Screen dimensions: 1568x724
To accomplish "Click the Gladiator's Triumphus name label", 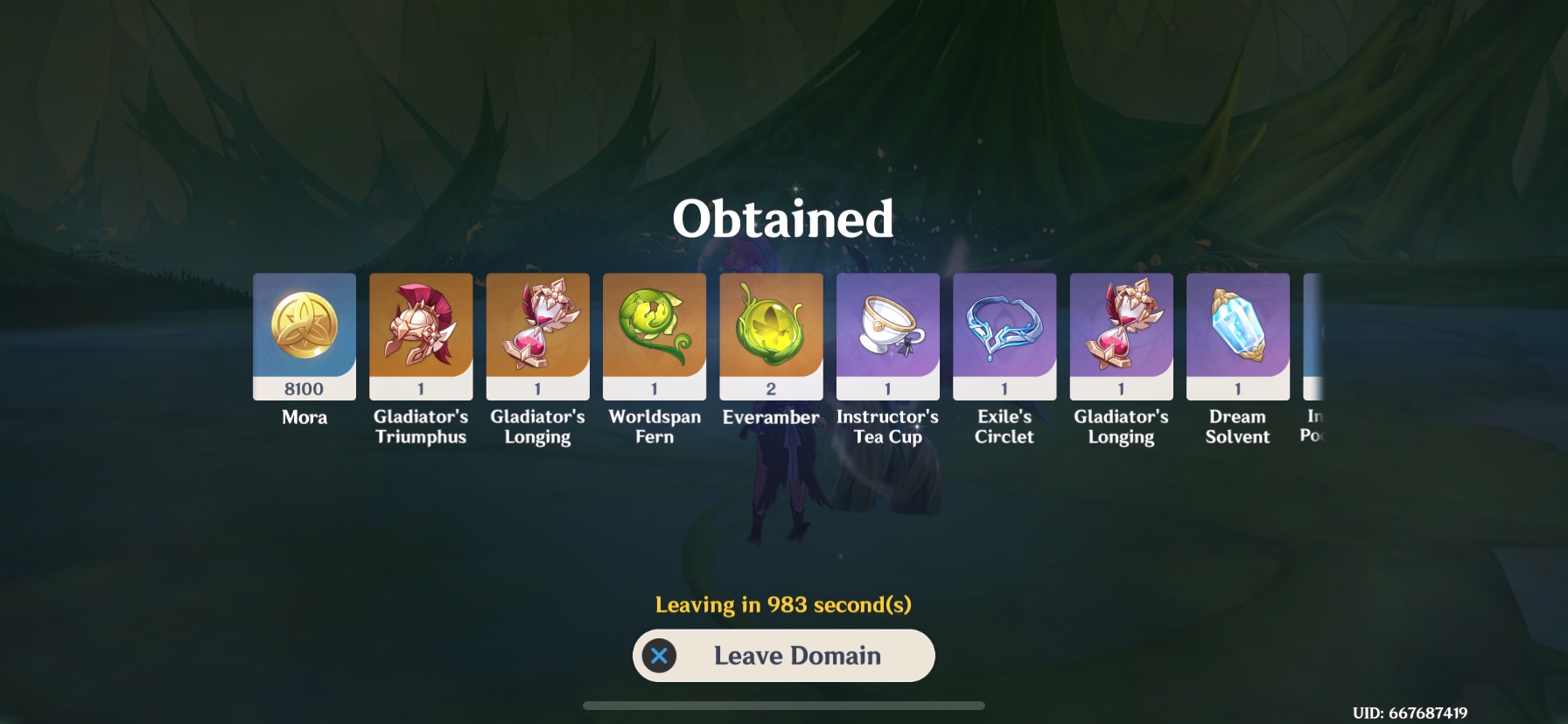I will [420, 427].
